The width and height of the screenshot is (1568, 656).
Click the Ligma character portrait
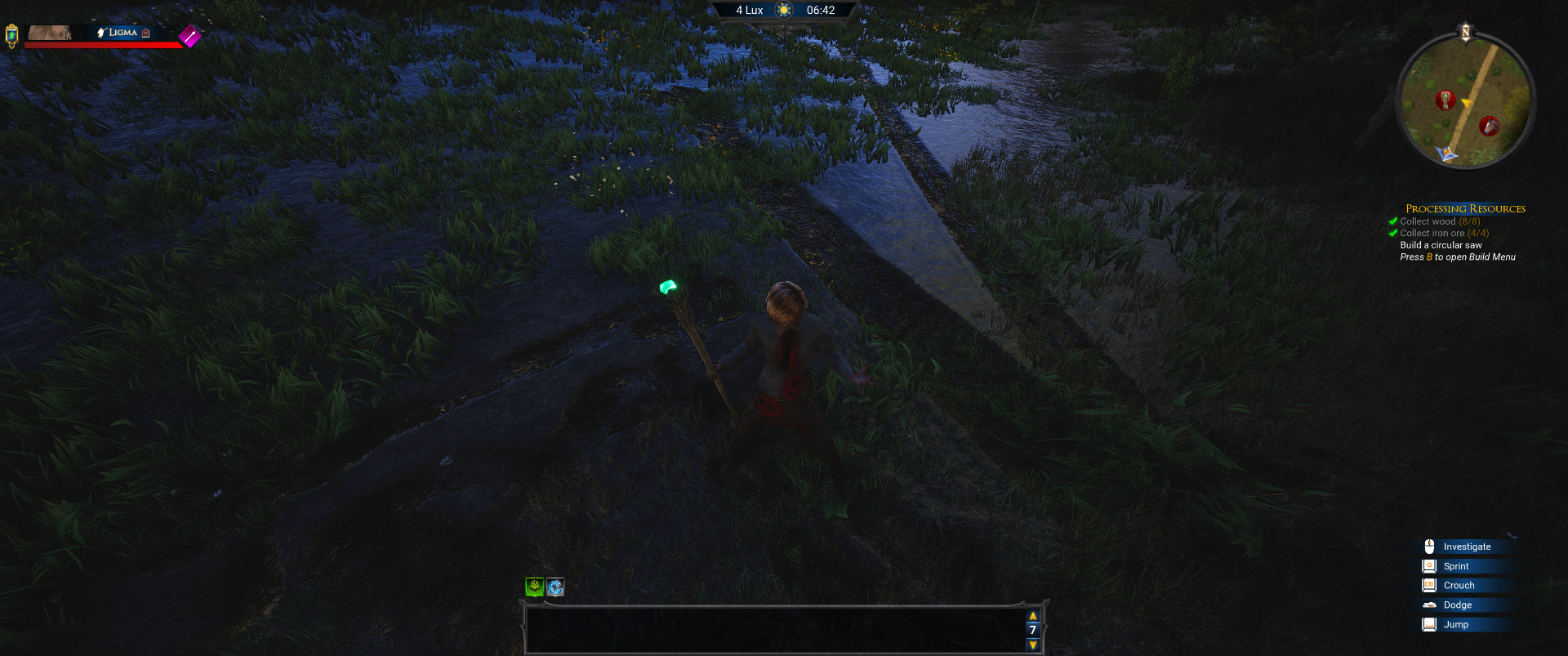pyautogui.click(x=50, y=33)
